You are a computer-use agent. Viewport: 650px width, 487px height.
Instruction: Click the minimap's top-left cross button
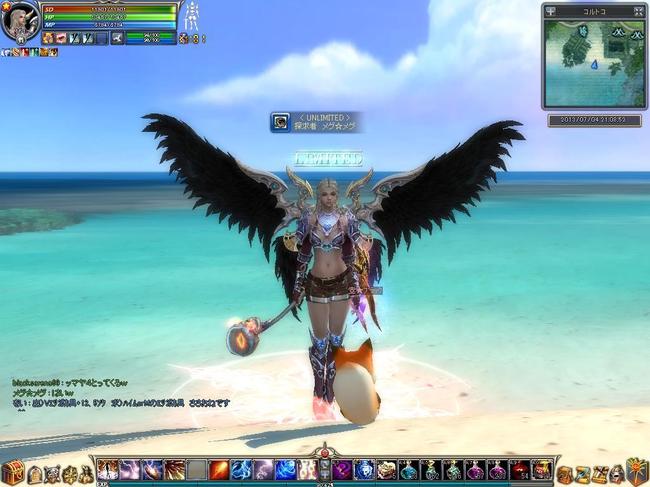[549, 10]
